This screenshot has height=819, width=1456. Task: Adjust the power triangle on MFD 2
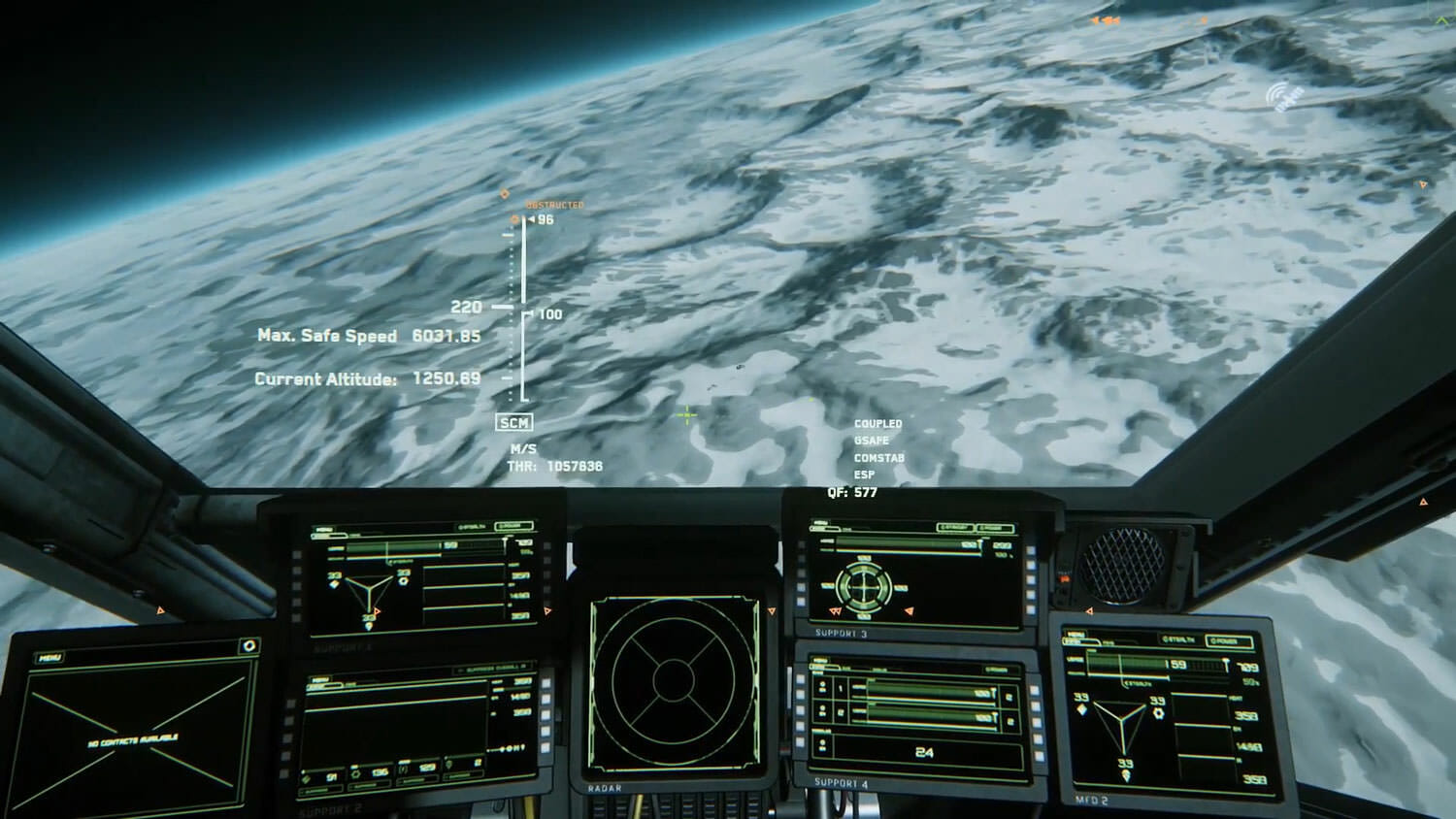(x=1124, y=724)
